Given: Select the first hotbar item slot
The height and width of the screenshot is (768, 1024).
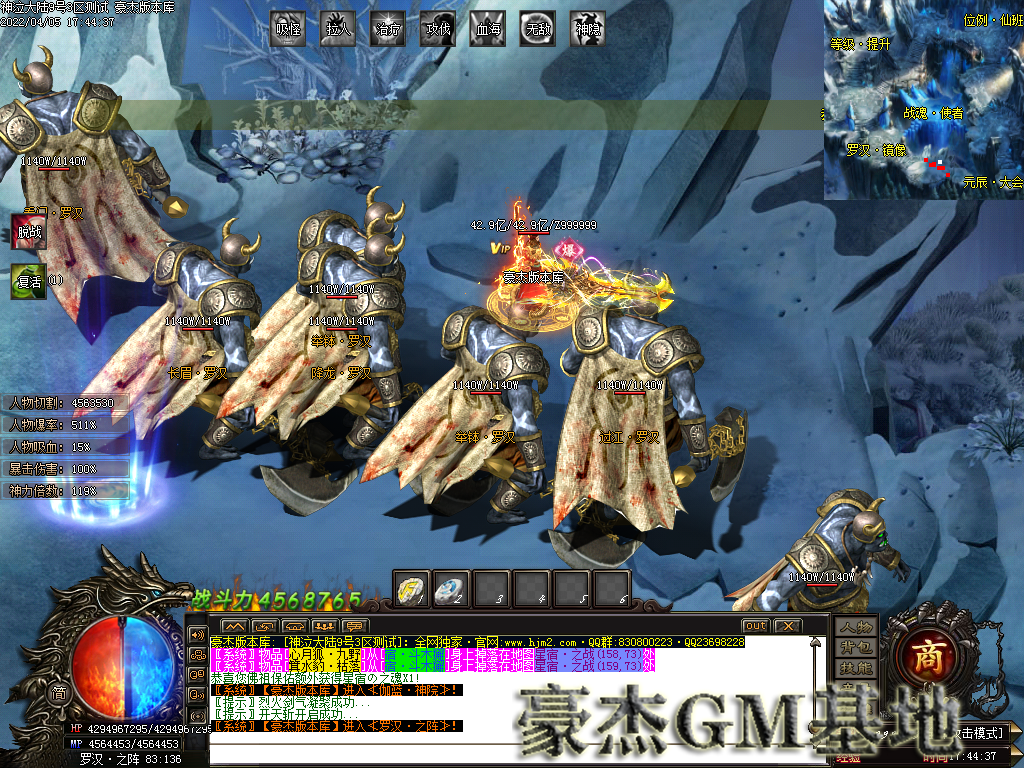Looking at the screenshot, I should (412, 589).
